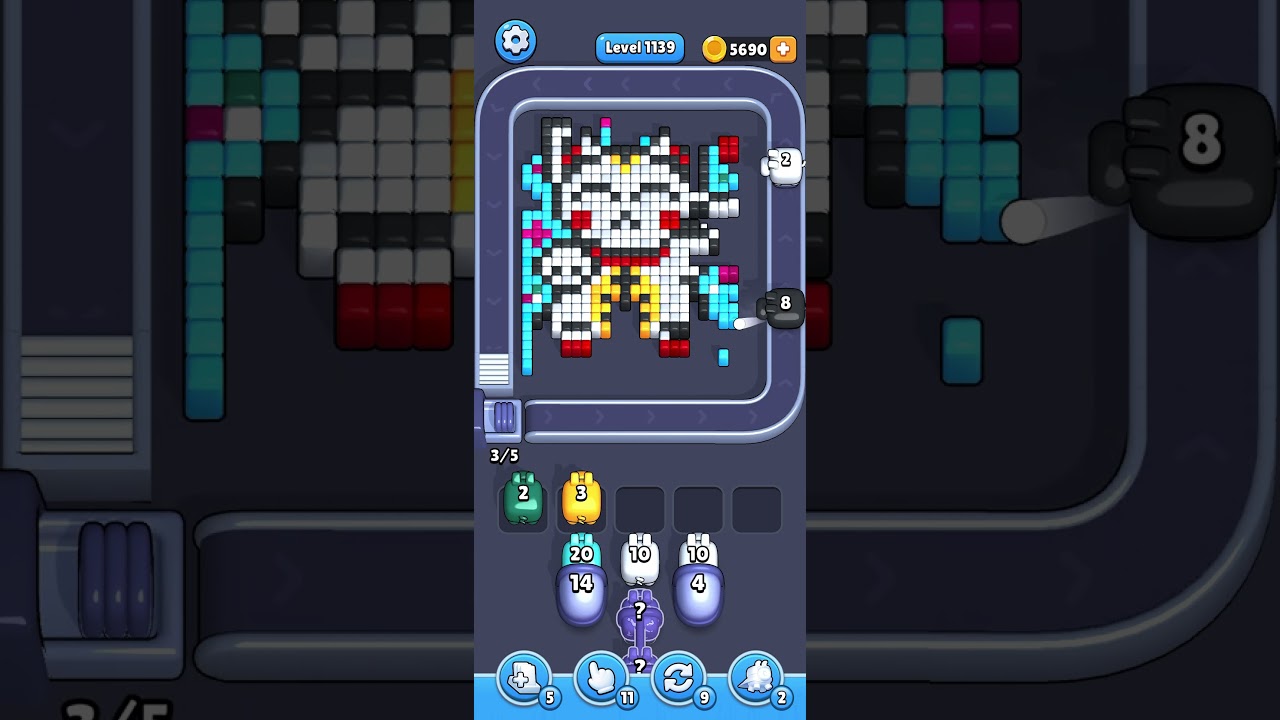Tap the gold coin icon in the top bar

tap(712, 48)
